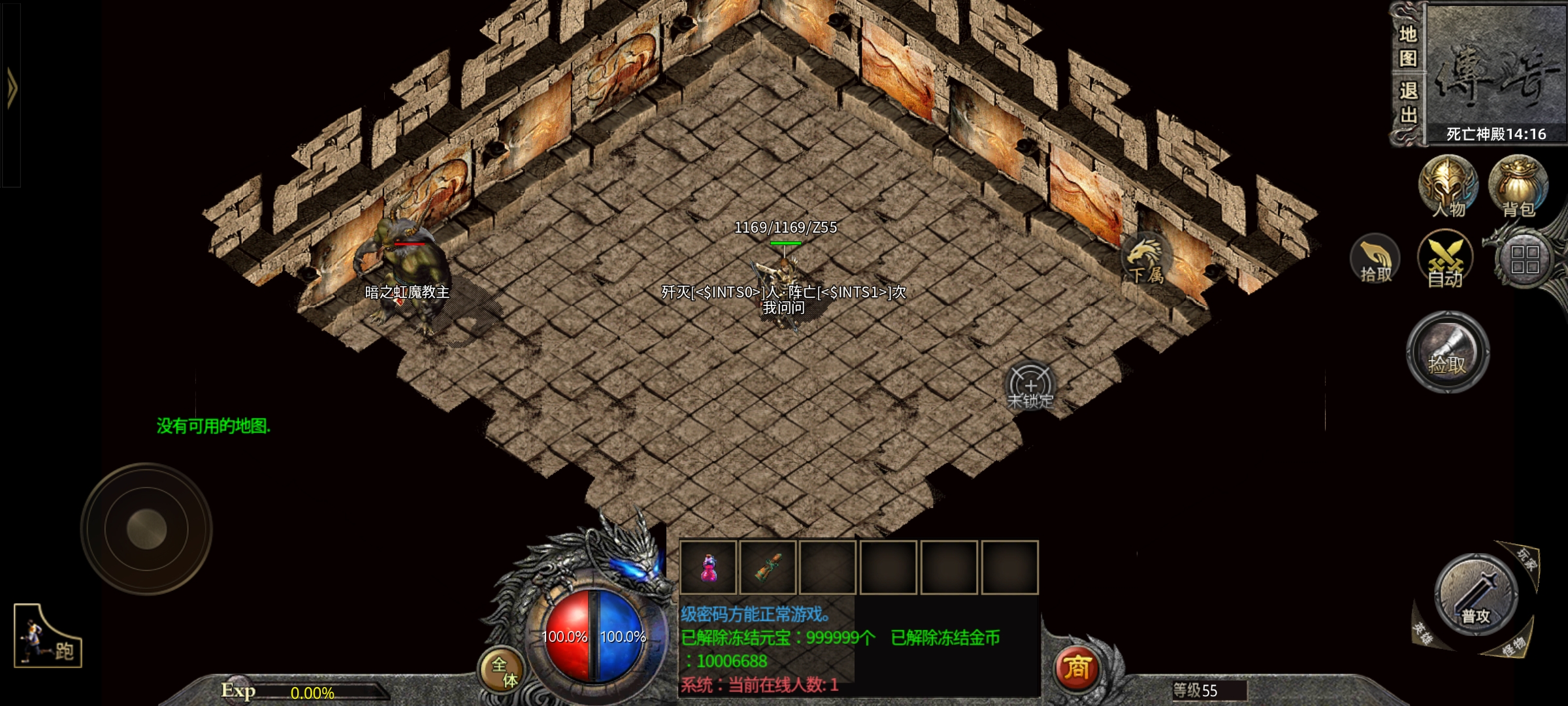The width and height of the screenshot is (1568, 706).
Task: Open the red 商 shop button
Action: pyautogui.click(x=1077, y=668)
